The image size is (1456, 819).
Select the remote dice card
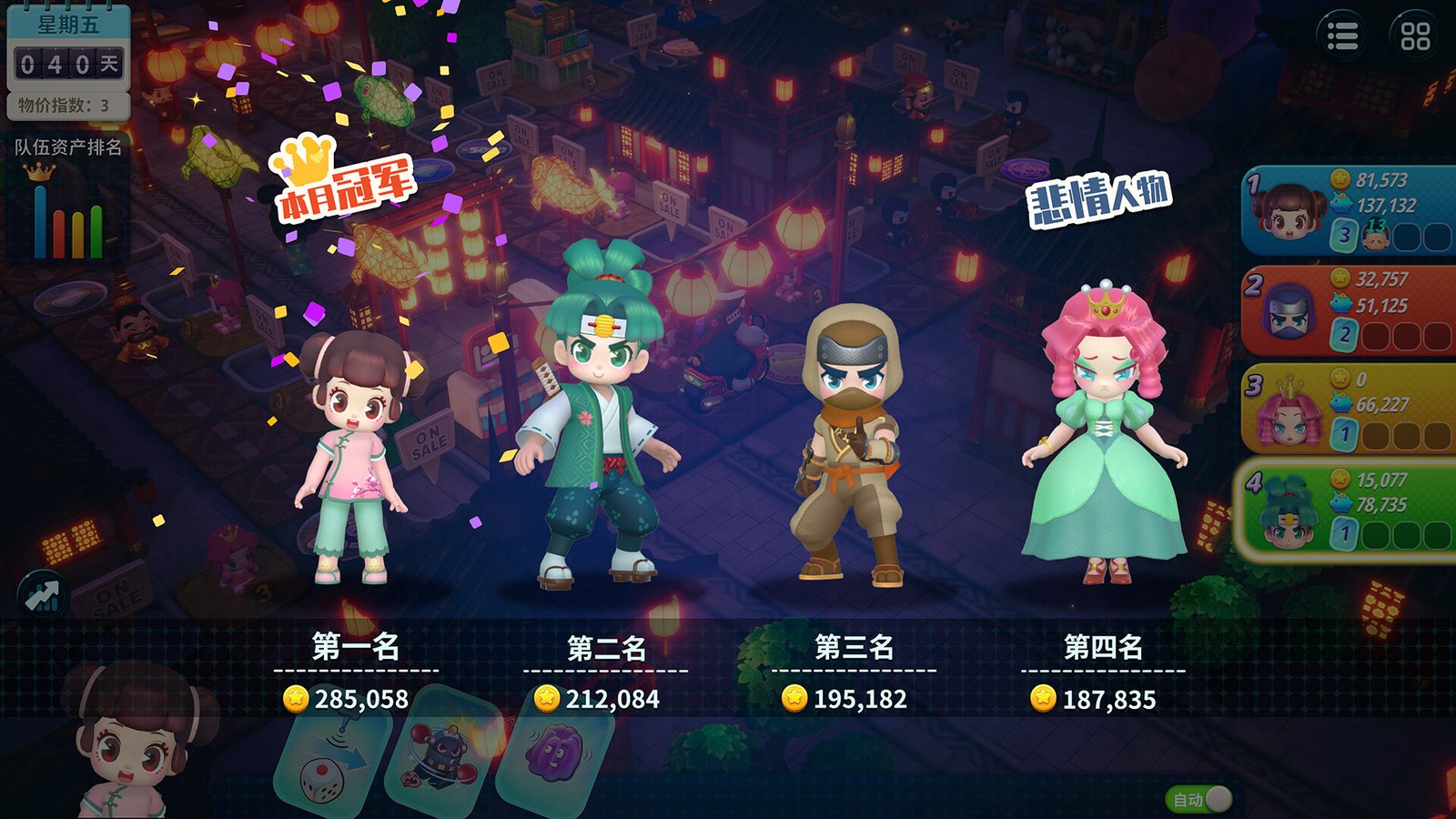coord(332,764)
